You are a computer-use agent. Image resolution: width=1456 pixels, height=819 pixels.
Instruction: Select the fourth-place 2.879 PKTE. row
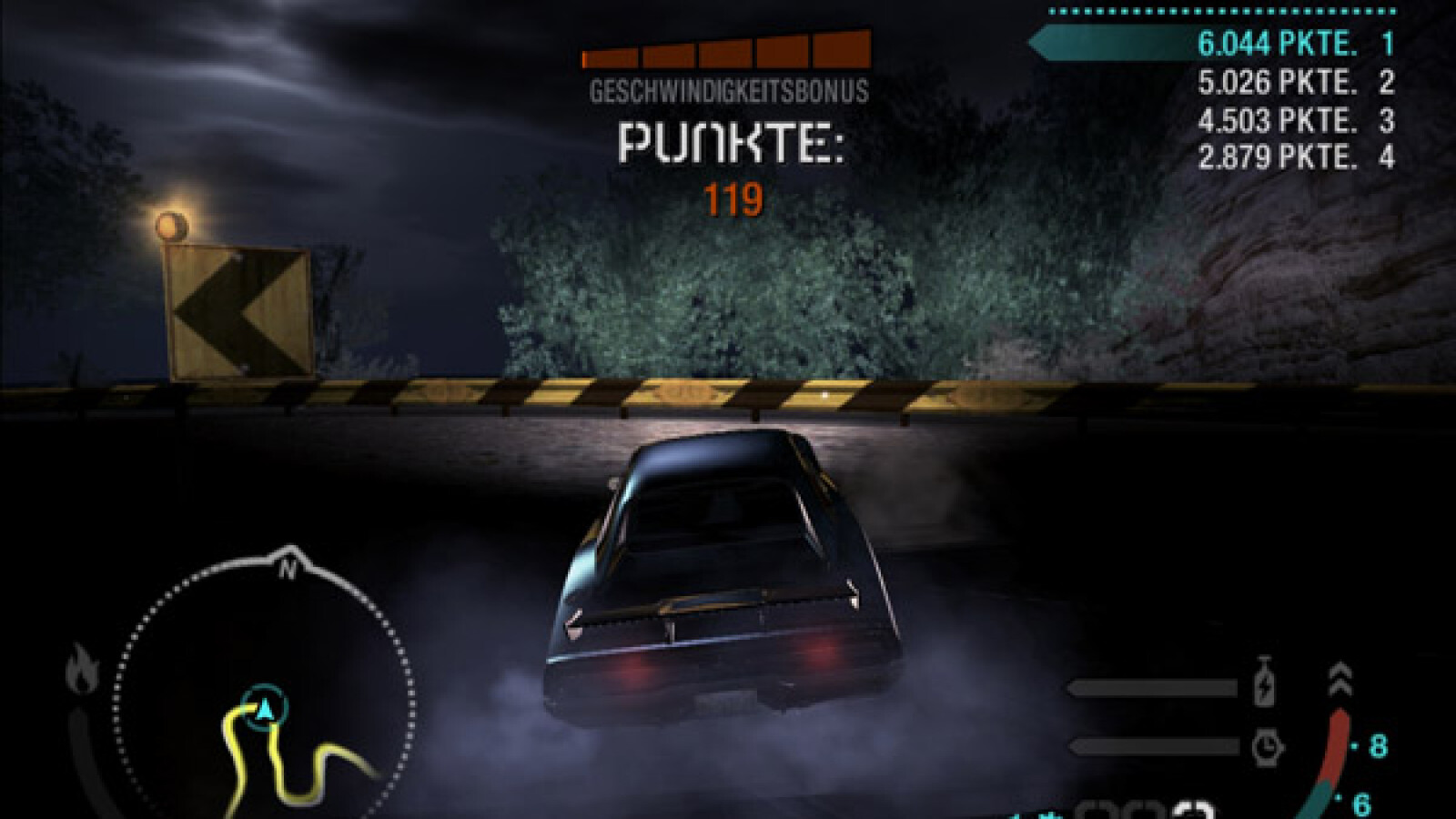[x=1294, y=157]
